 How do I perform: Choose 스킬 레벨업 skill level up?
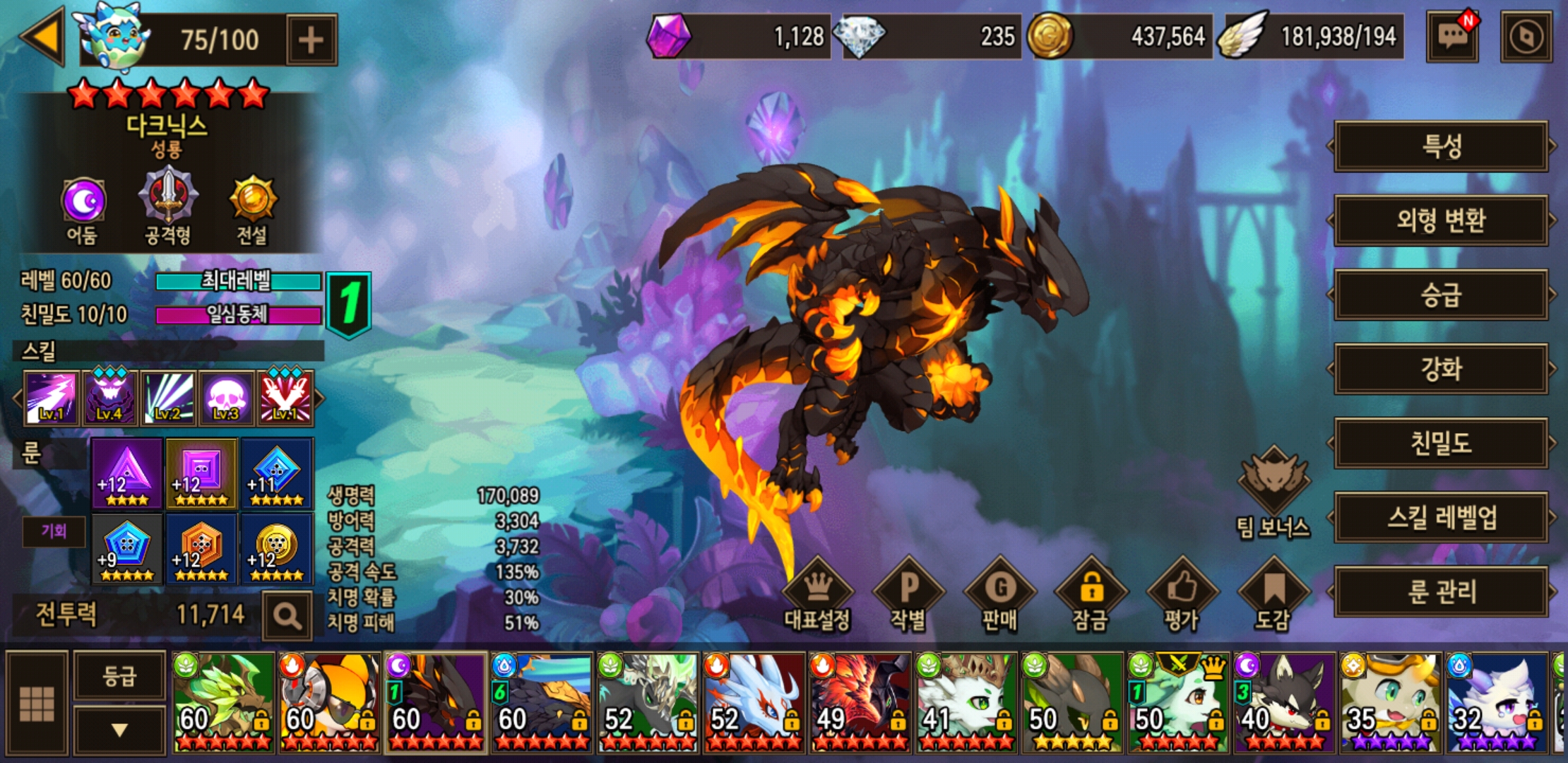[x=1441, y=517]
